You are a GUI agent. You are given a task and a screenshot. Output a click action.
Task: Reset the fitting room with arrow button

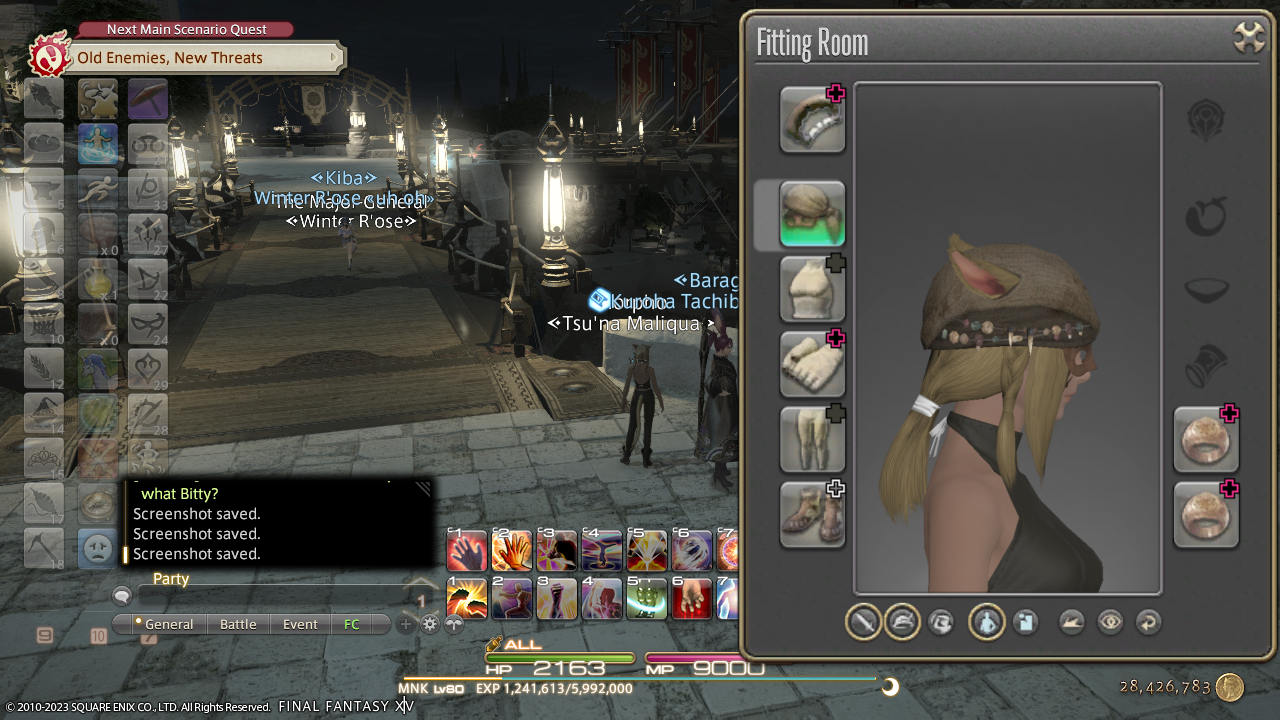(1148, 622)
